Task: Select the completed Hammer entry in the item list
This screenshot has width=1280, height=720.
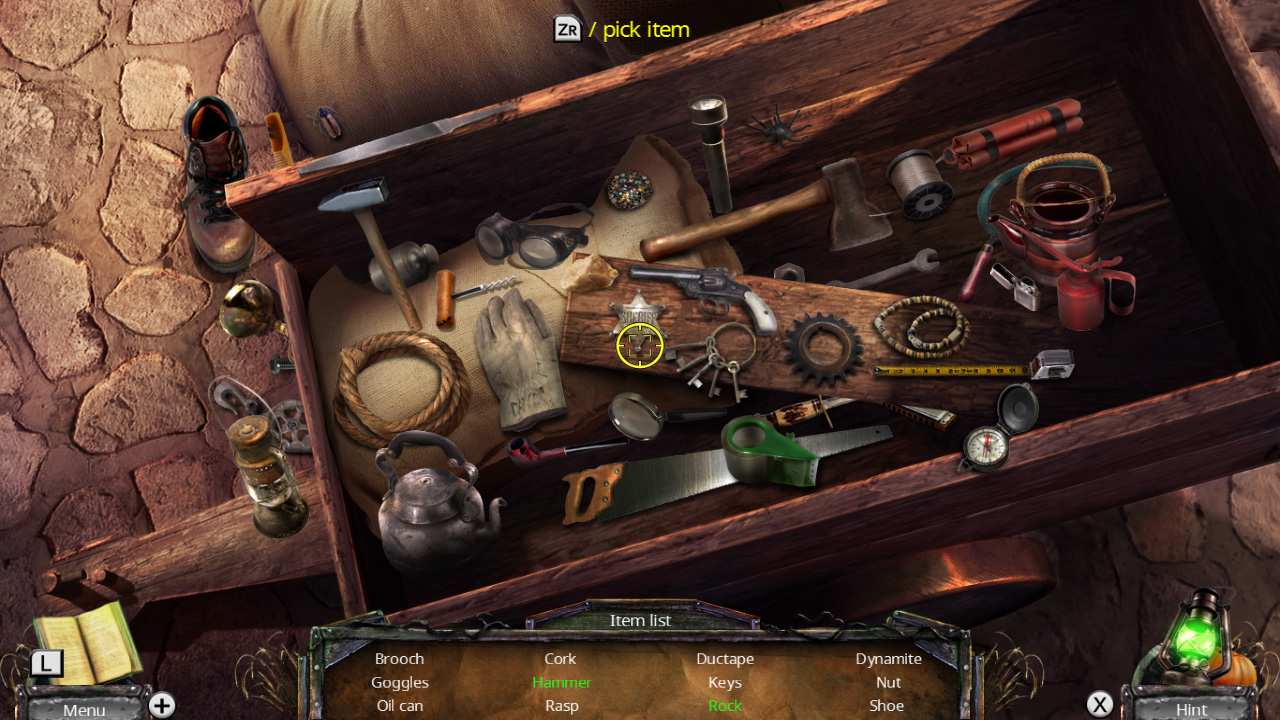Action: (561, 682)
